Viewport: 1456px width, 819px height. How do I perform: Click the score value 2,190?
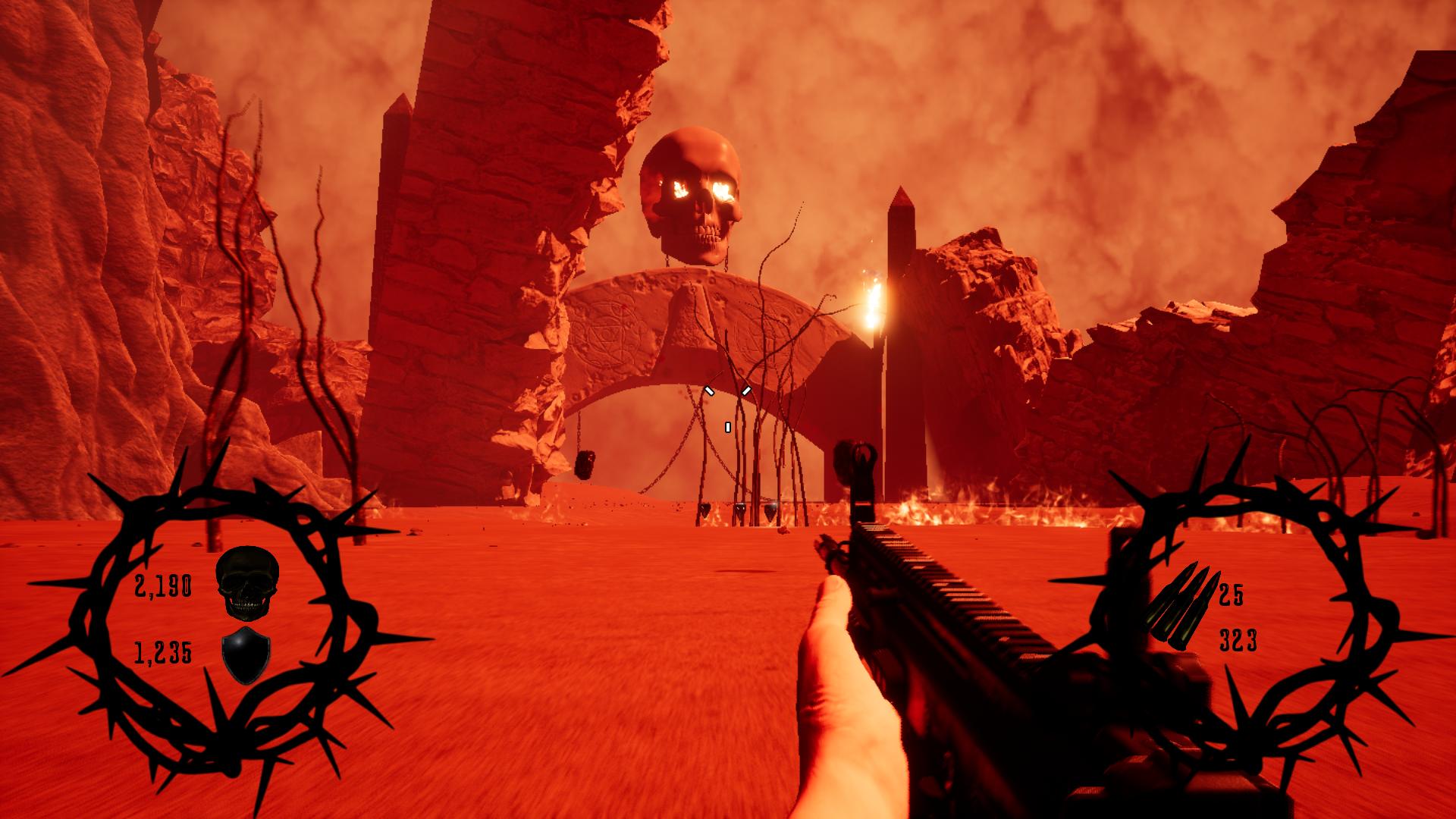(163, 585)
